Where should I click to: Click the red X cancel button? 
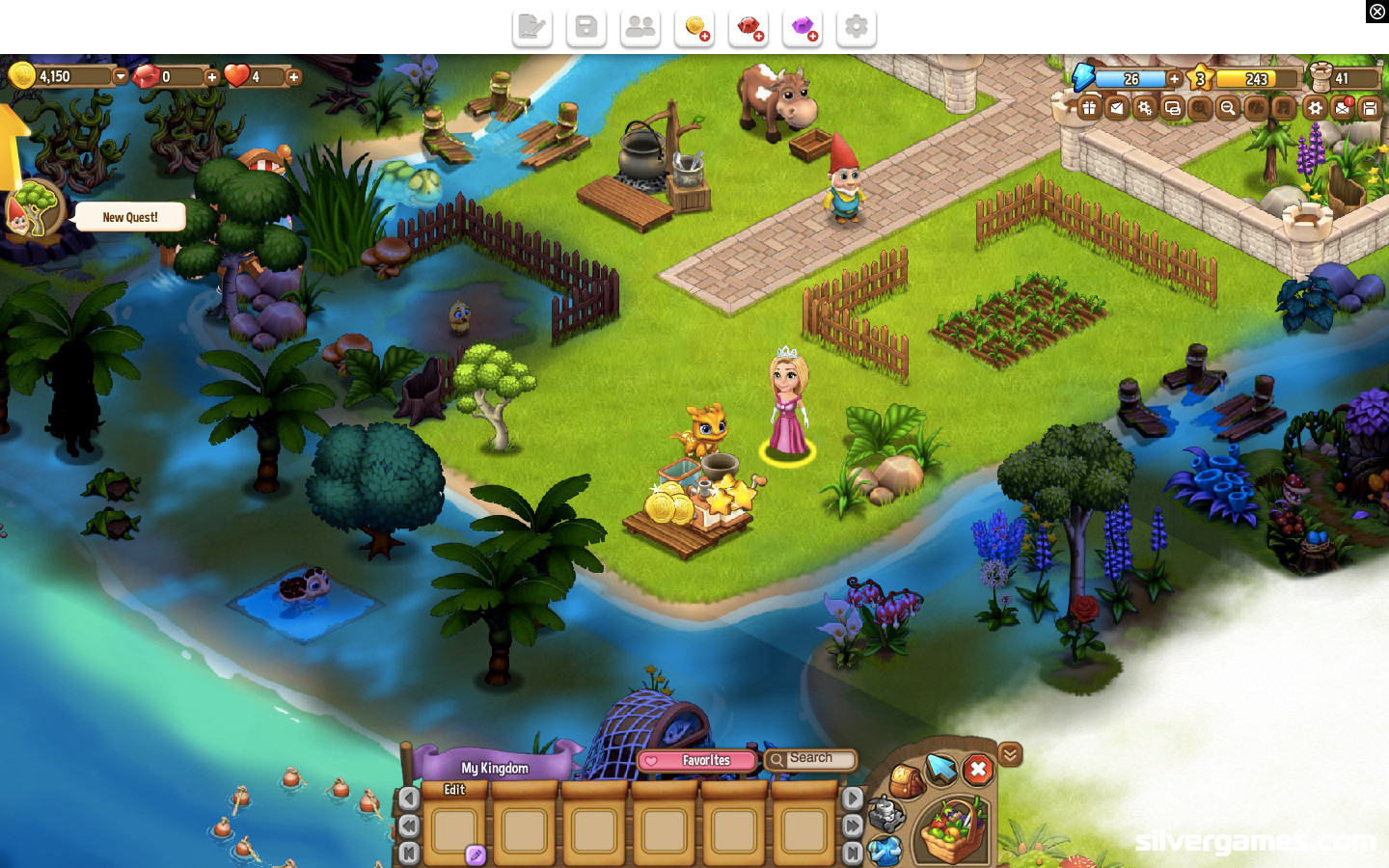pos(977,770)
